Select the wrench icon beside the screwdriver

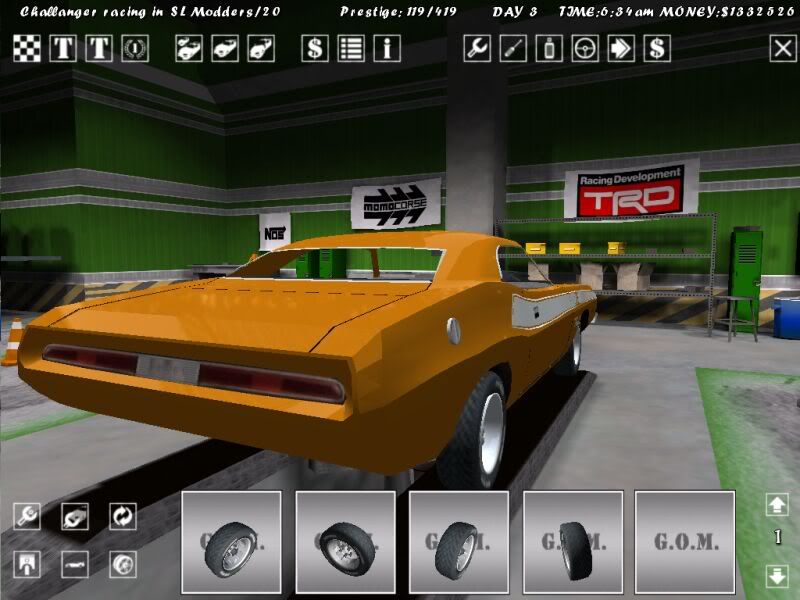pos(477,48)
